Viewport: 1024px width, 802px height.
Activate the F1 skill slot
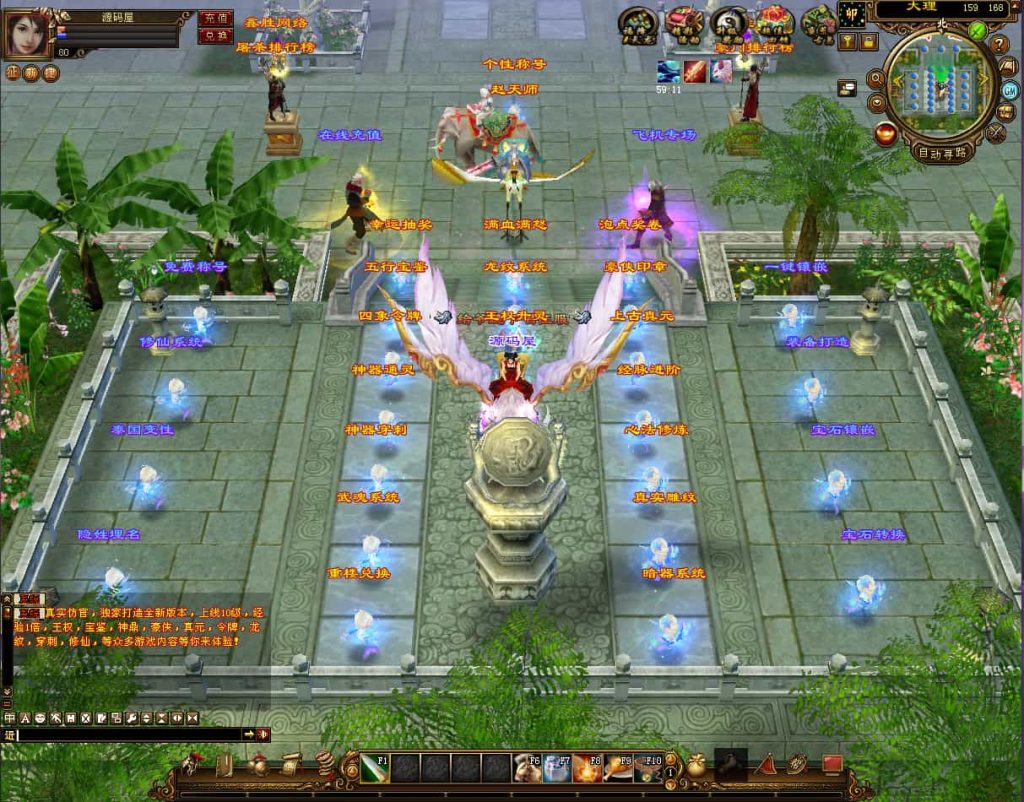click(x=374, y=768)
